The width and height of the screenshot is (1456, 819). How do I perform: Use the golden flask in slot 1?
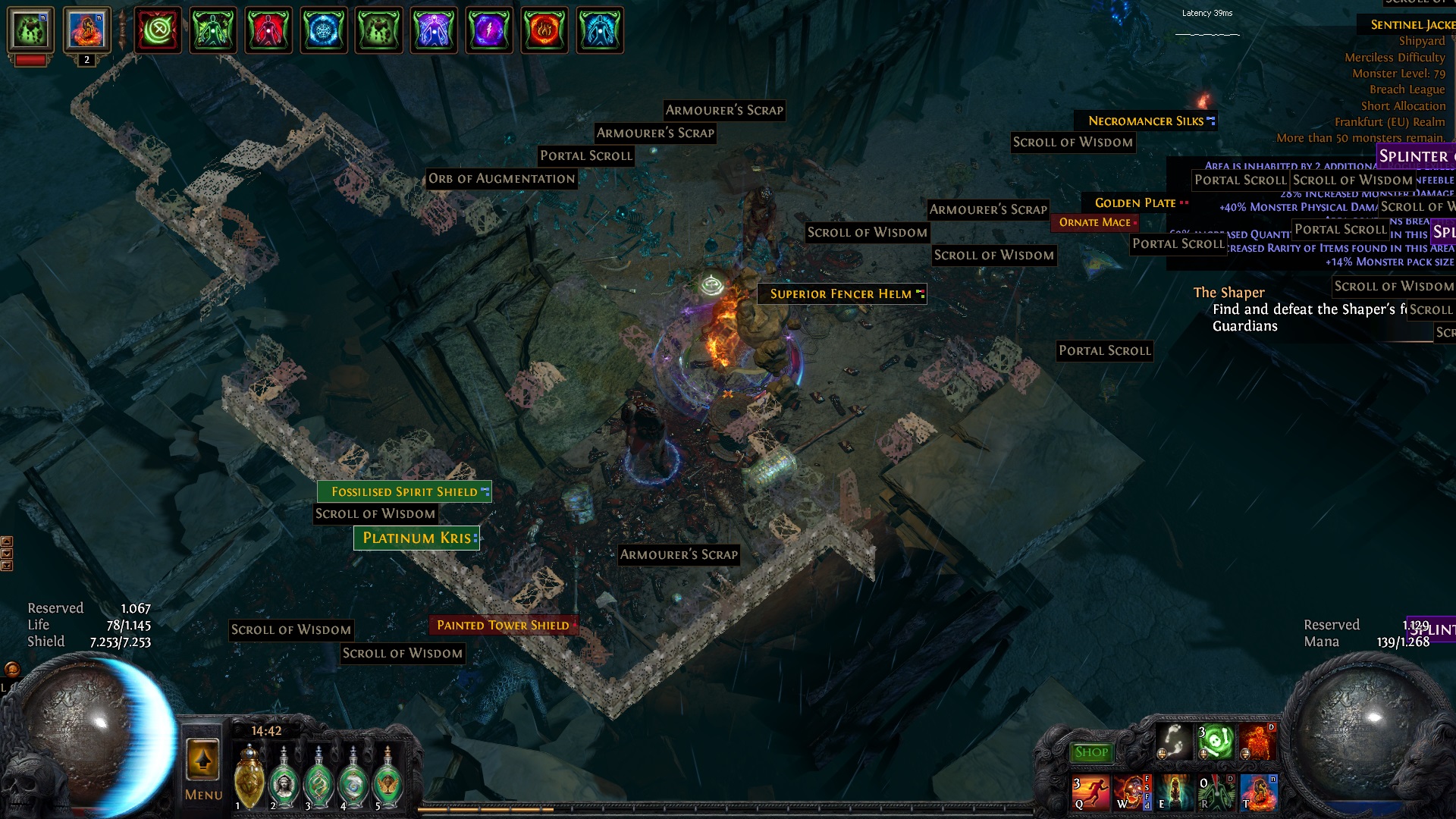pyautogui.click(x=249, y=780)
